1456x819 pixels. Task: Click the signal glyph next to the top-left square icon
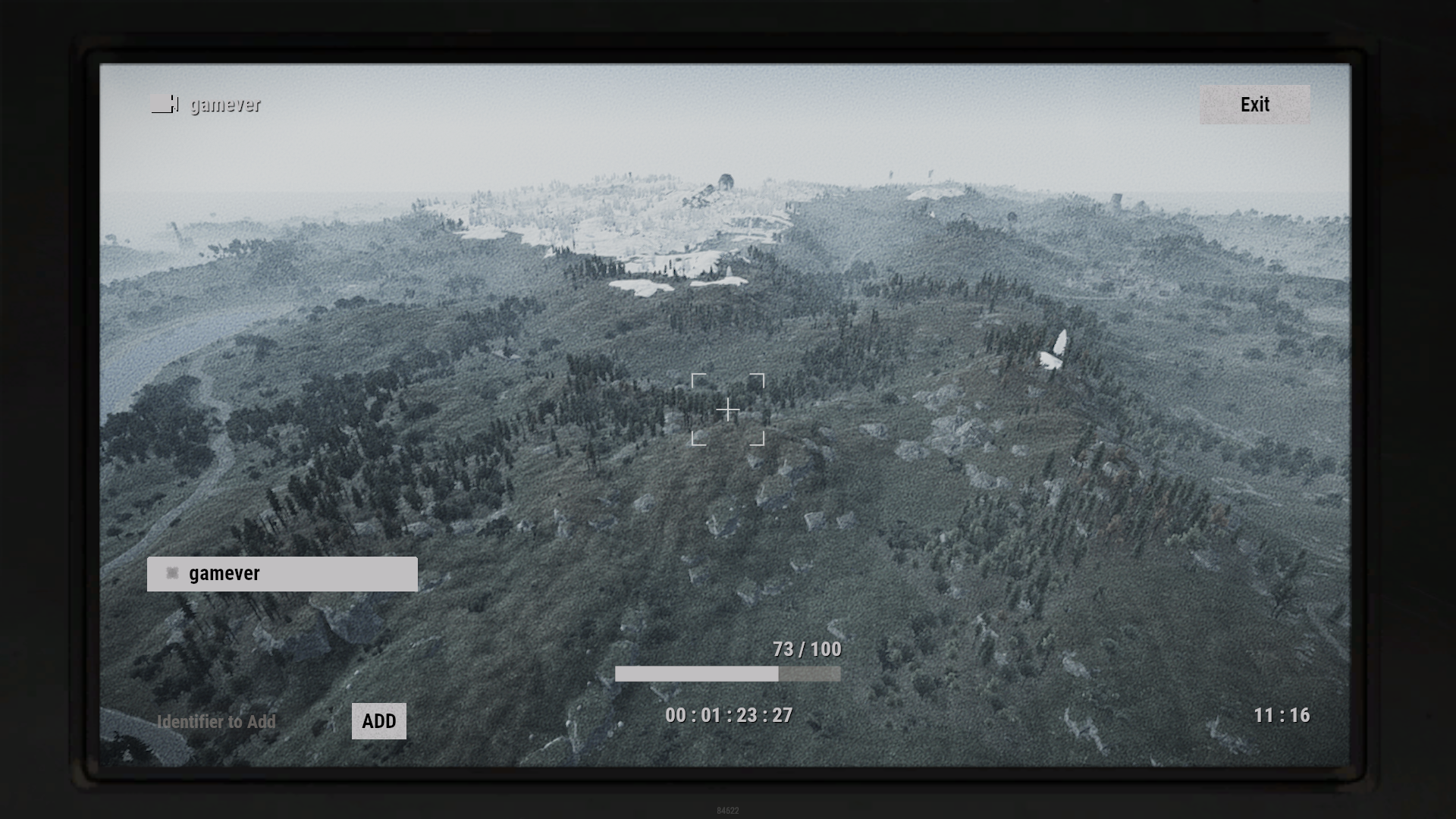tap(176, 105)
